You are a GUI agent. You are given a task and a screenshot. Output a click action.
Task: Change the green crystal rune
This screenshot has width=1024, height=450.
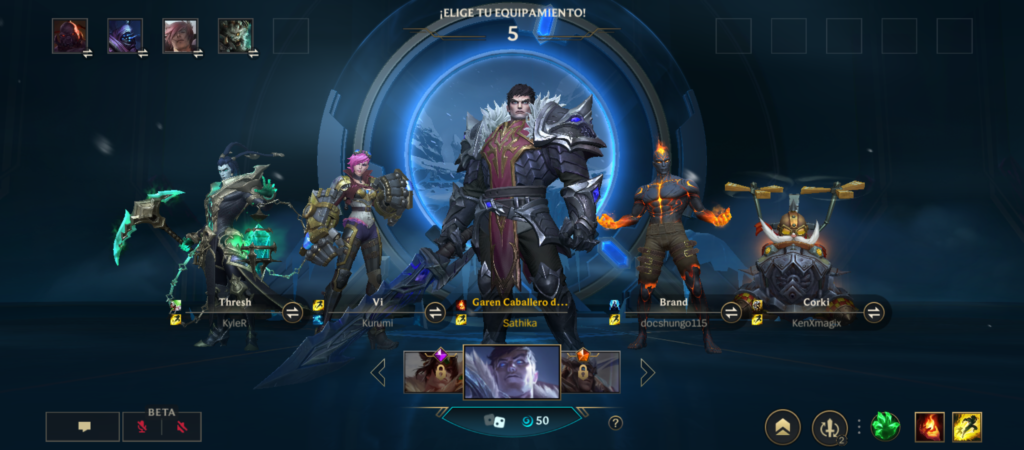click(885, 427)
